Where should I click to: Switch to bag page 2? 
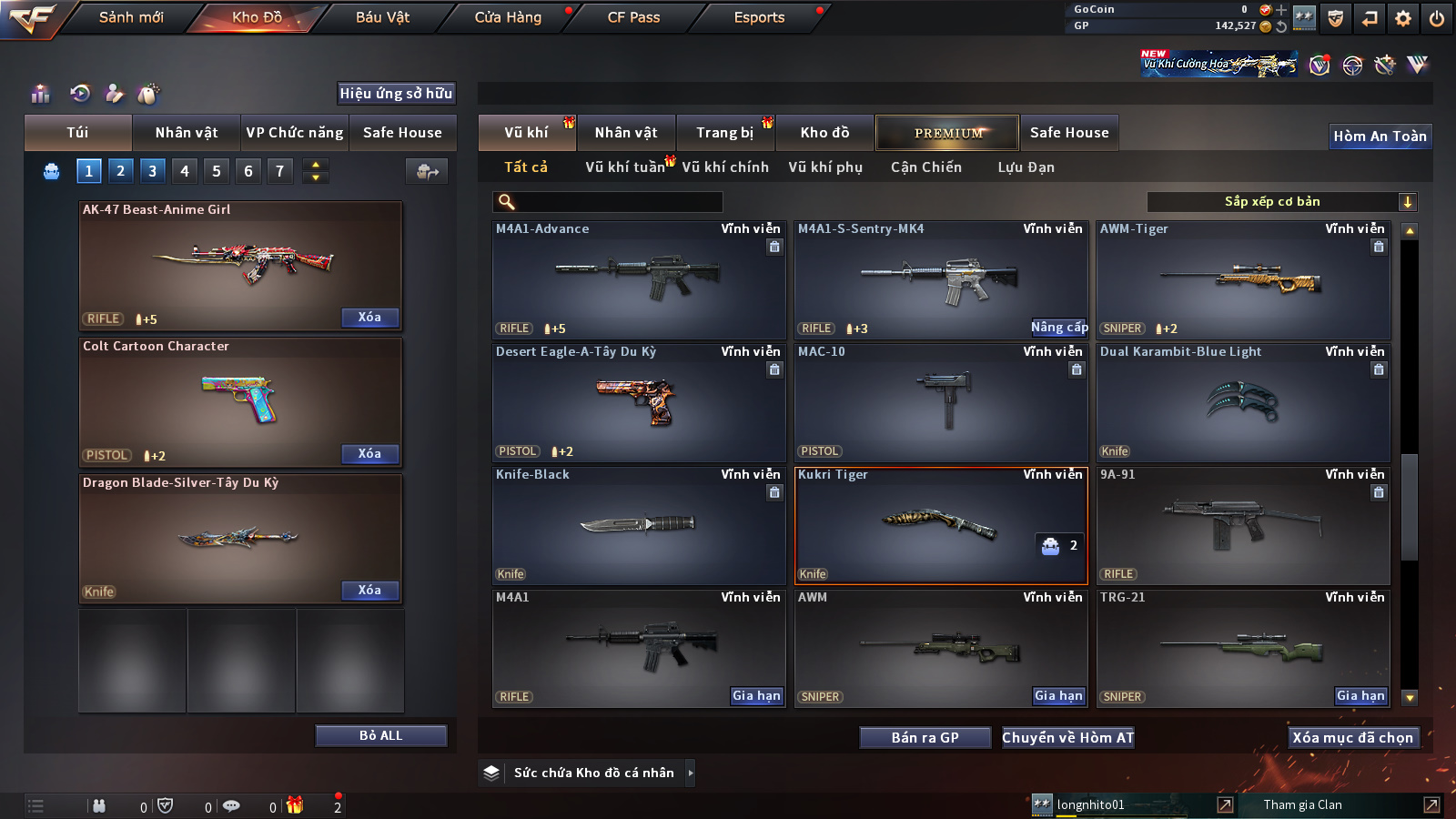pos(120,170)
